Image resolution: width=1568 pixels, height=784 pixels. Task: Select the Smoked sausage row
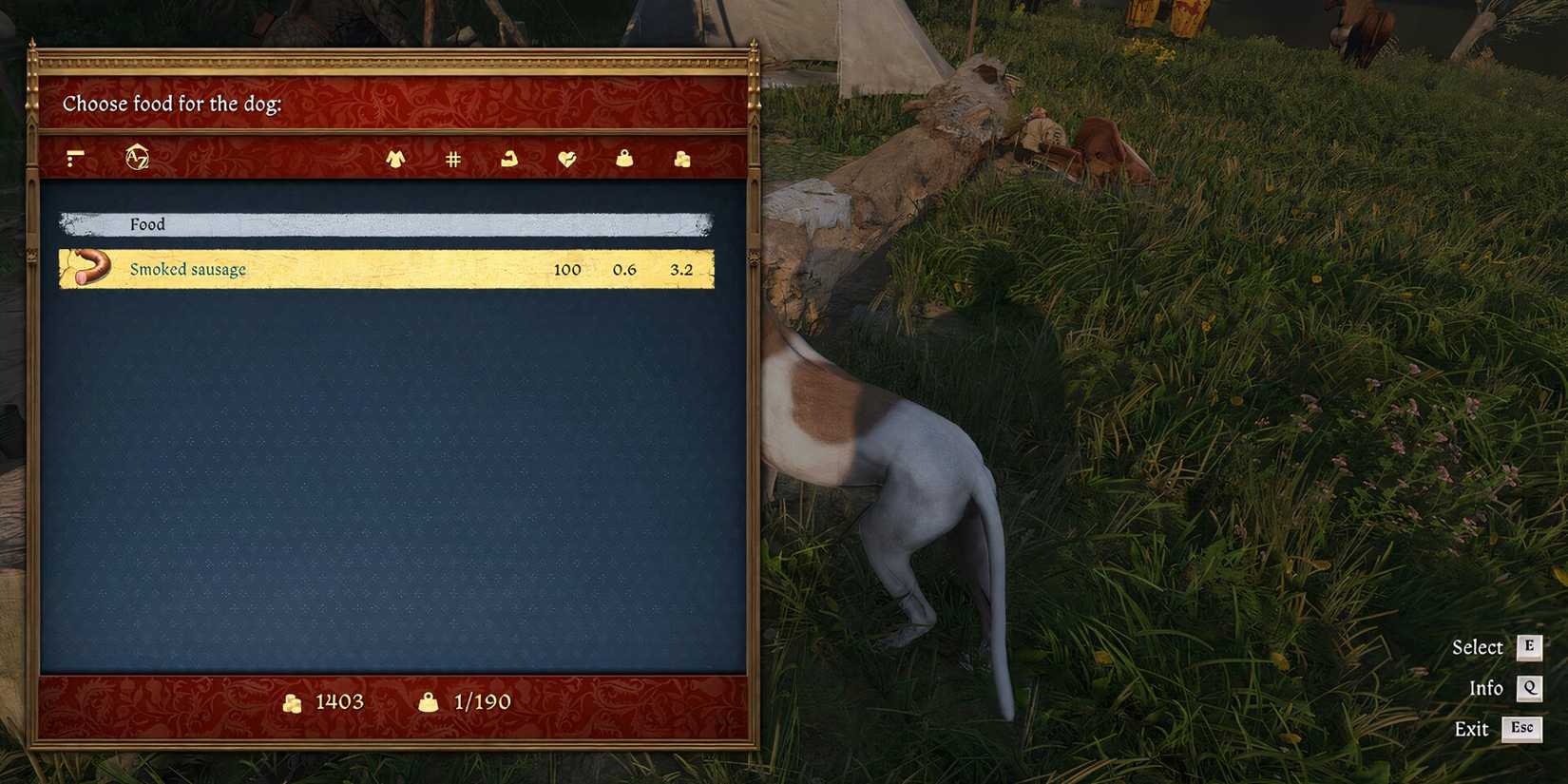pos(380,269)
